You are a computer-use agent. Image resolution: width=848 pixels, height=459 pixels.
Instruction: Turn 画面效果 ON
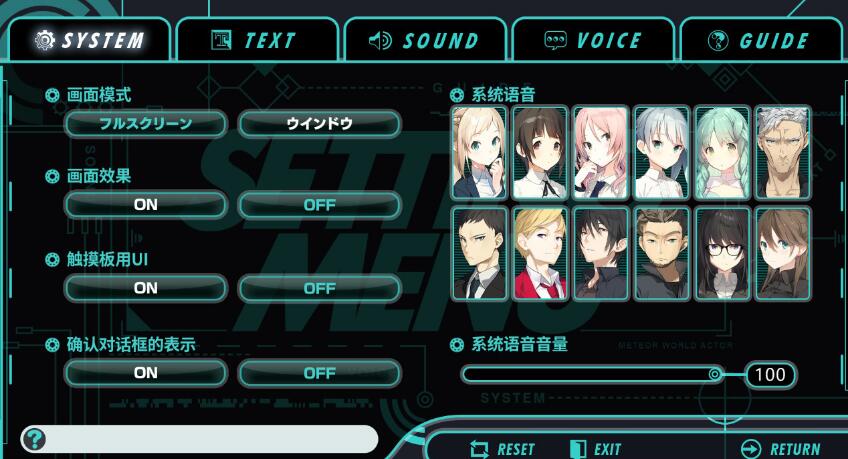coord(145,204)
